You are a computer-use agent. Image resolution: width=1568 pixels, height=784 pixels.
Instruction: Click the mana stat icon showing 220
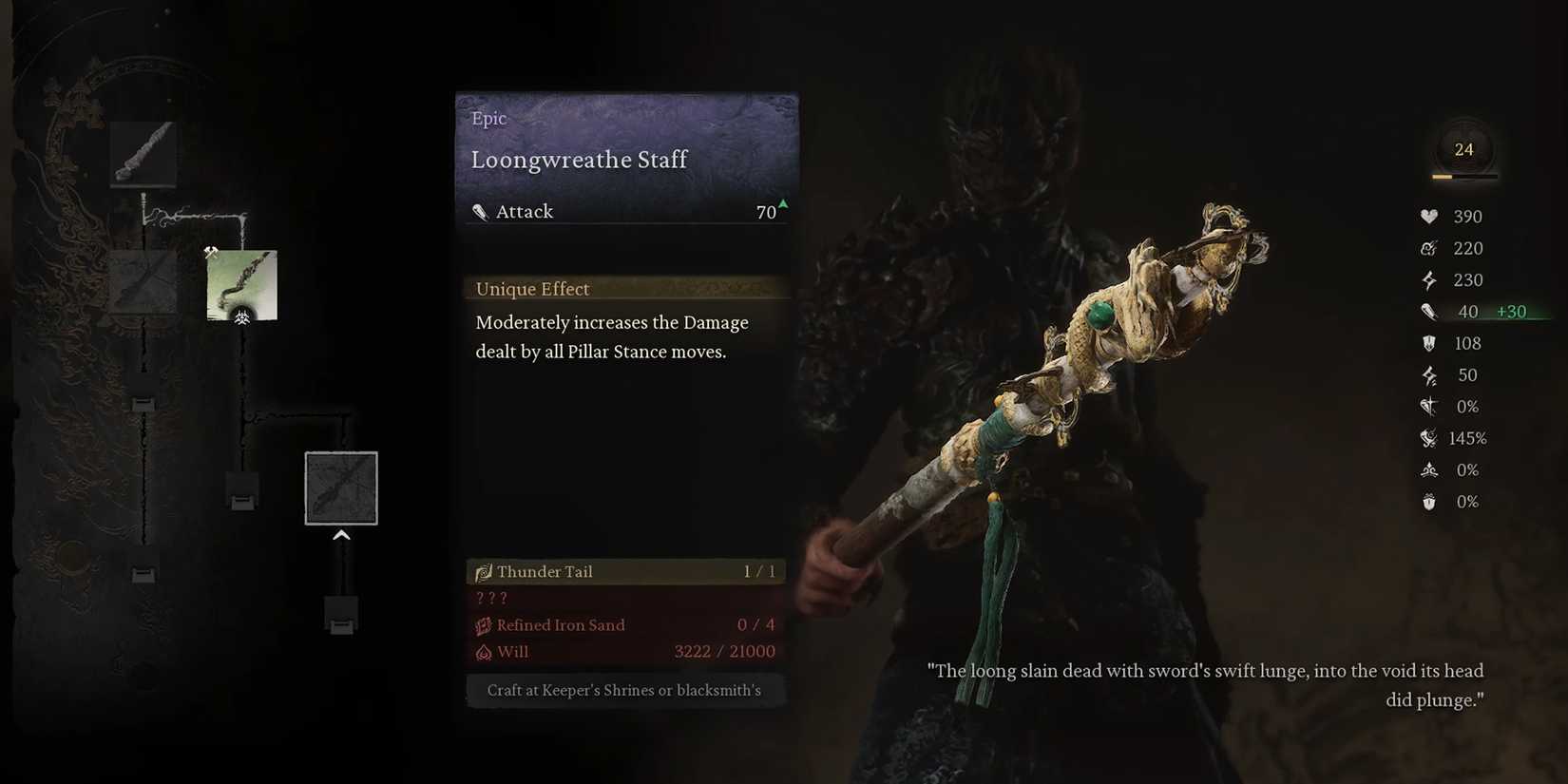coord(1429,248)
